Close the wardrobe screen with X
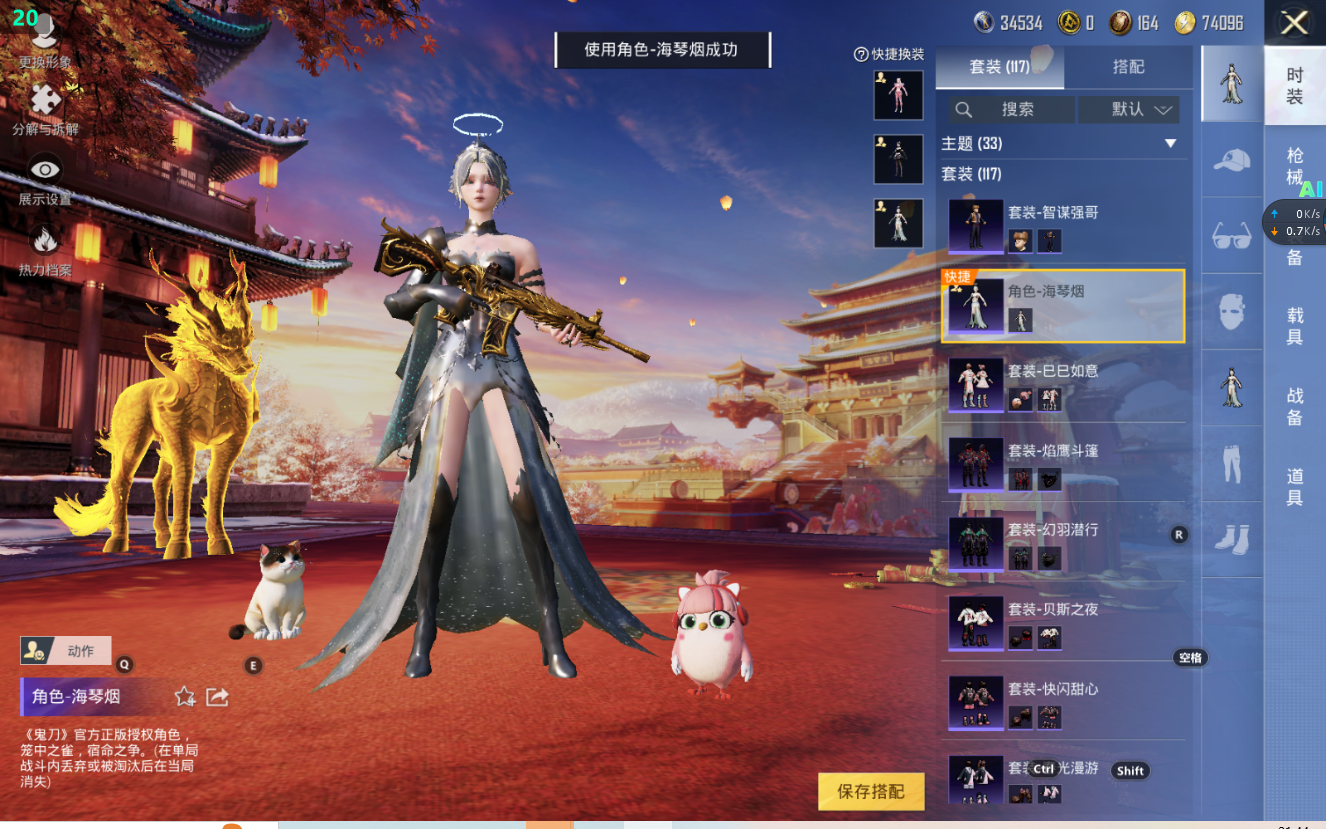 pyautogui.click(x=1294, y=23)
